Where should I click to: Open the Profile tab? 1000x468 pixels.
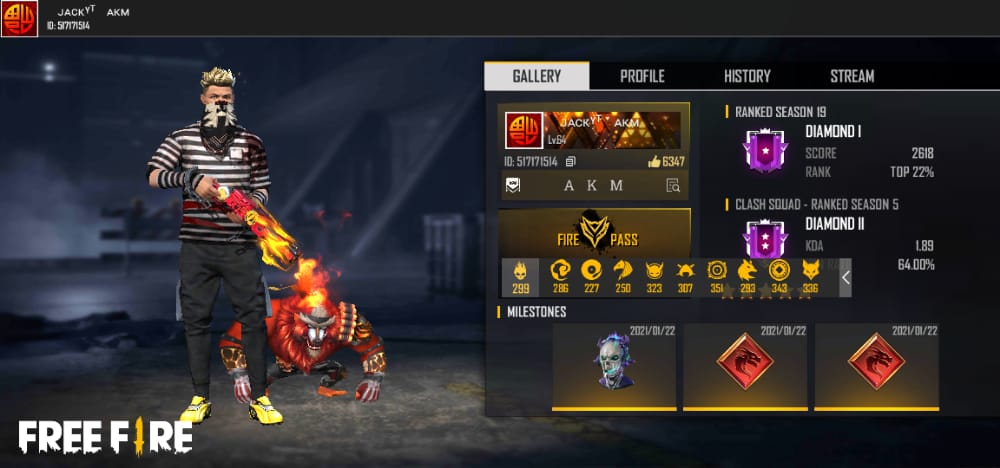[642, 76]
